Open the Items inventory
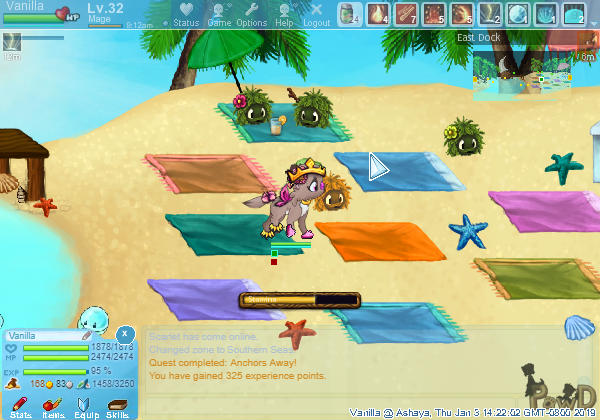600x420 pixels. [x=53, y=405]
